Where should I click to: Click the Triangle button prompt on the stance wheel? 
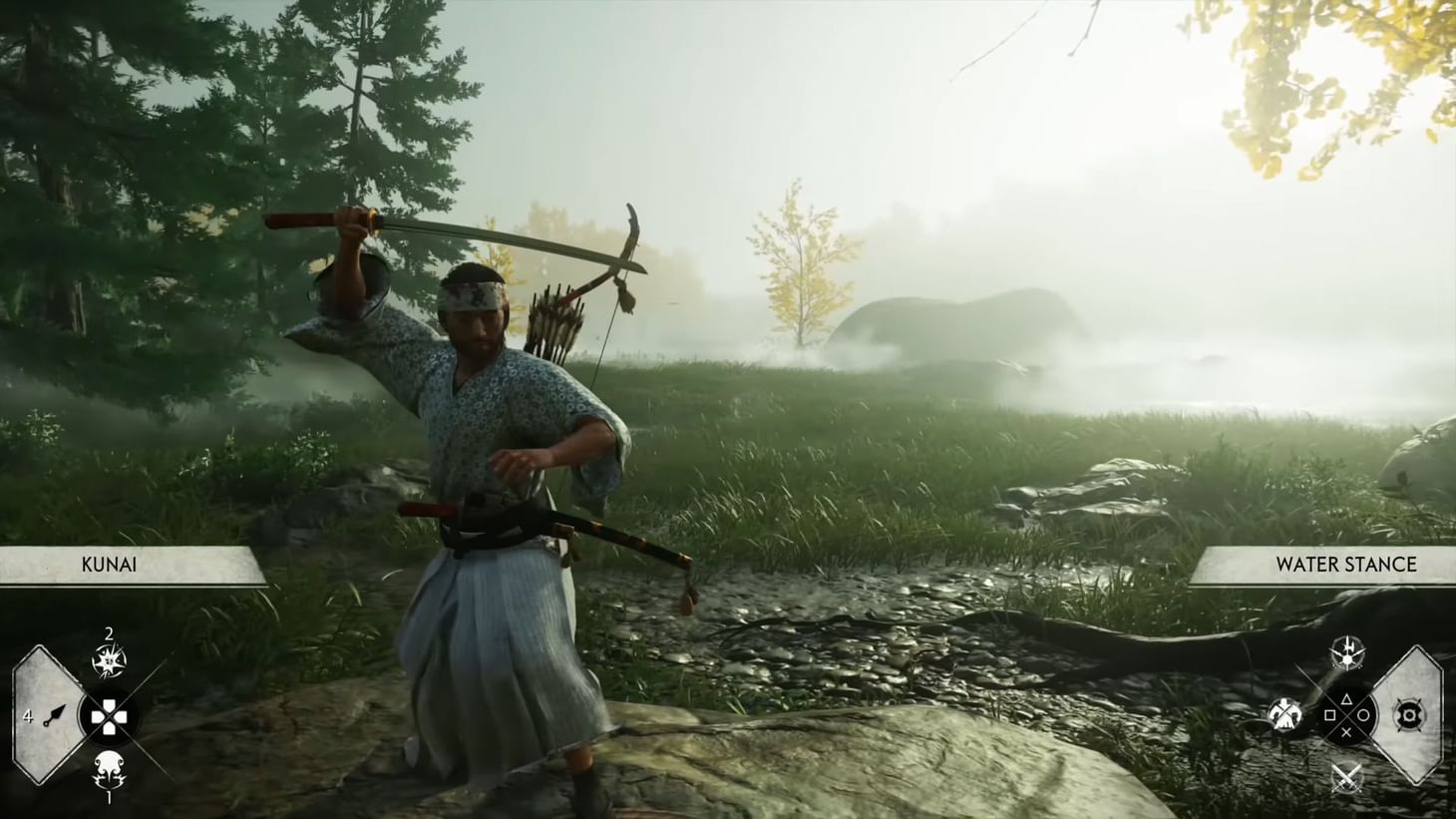point(1346,698)
